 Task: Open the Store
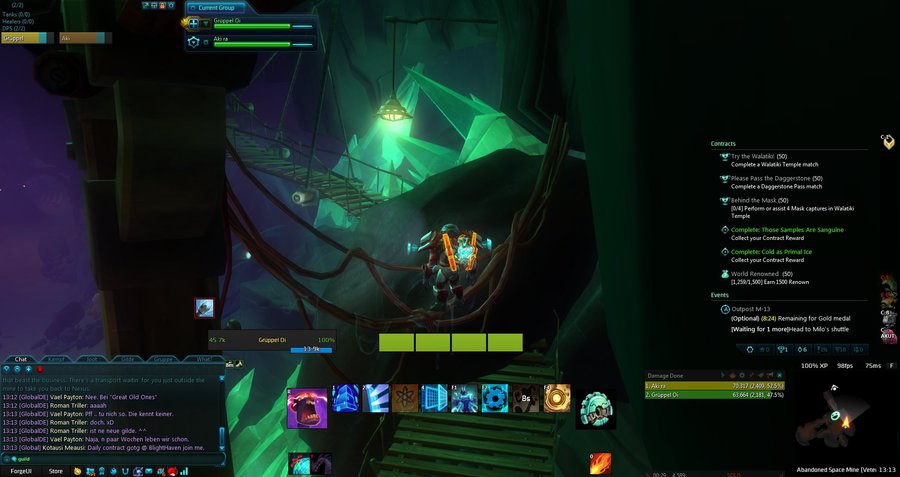point(56,470)
